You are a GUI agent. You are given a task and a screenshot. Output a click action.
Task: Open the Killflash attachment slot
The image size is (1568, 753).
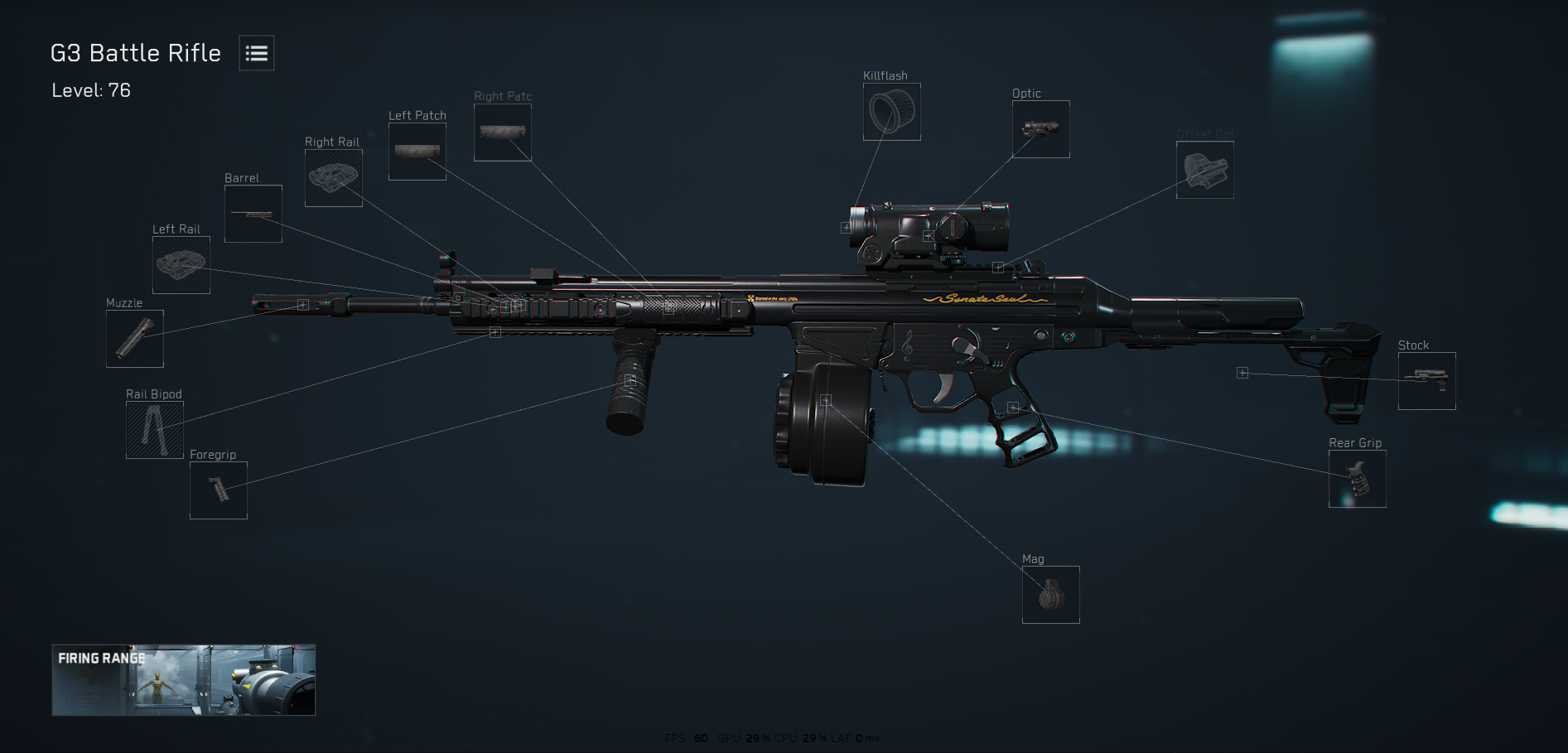click(891, 112)
